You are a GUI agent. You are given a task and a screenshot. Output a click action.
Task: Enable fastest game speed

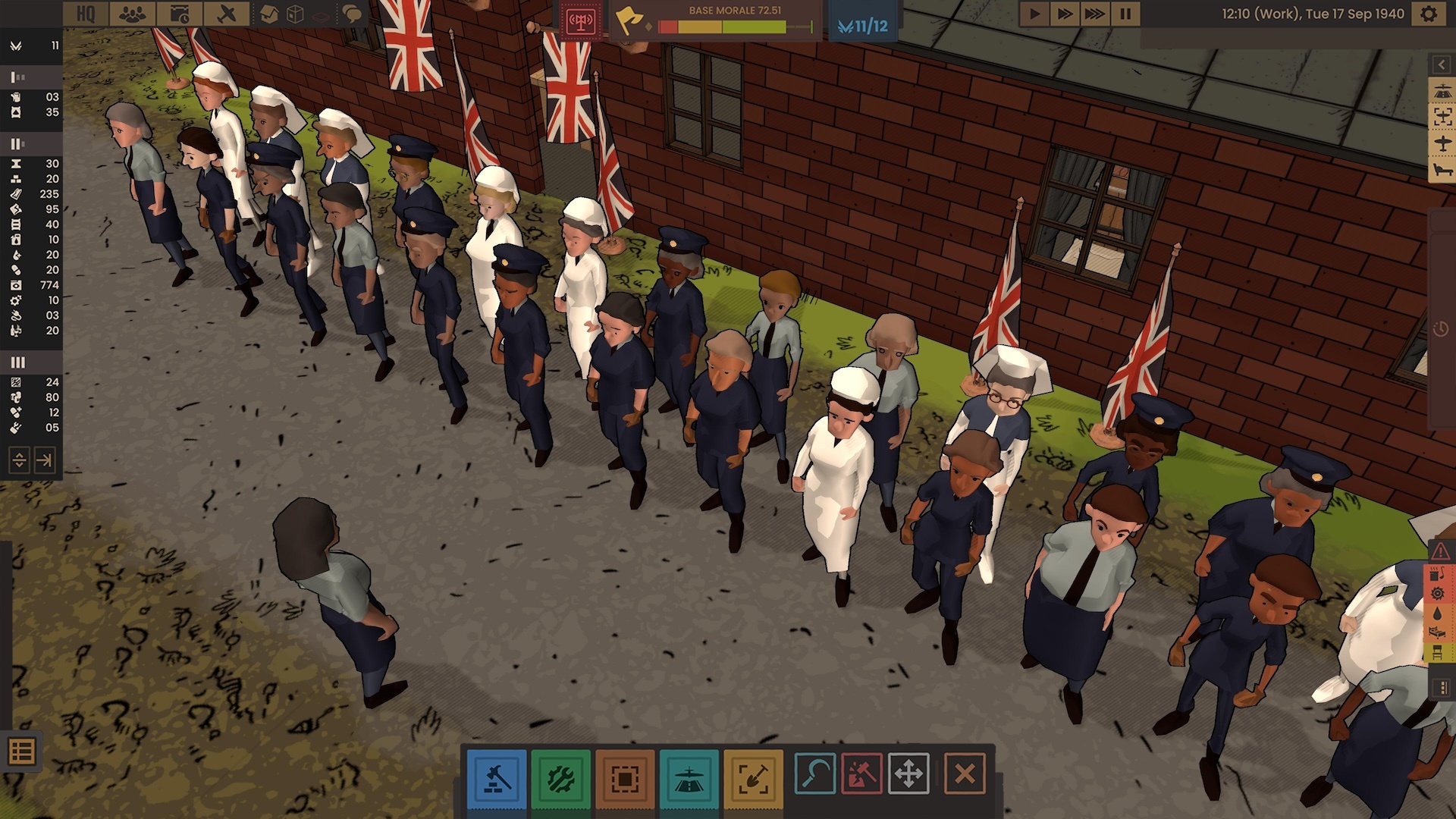pyautogui.click(x=1094, y=13)
